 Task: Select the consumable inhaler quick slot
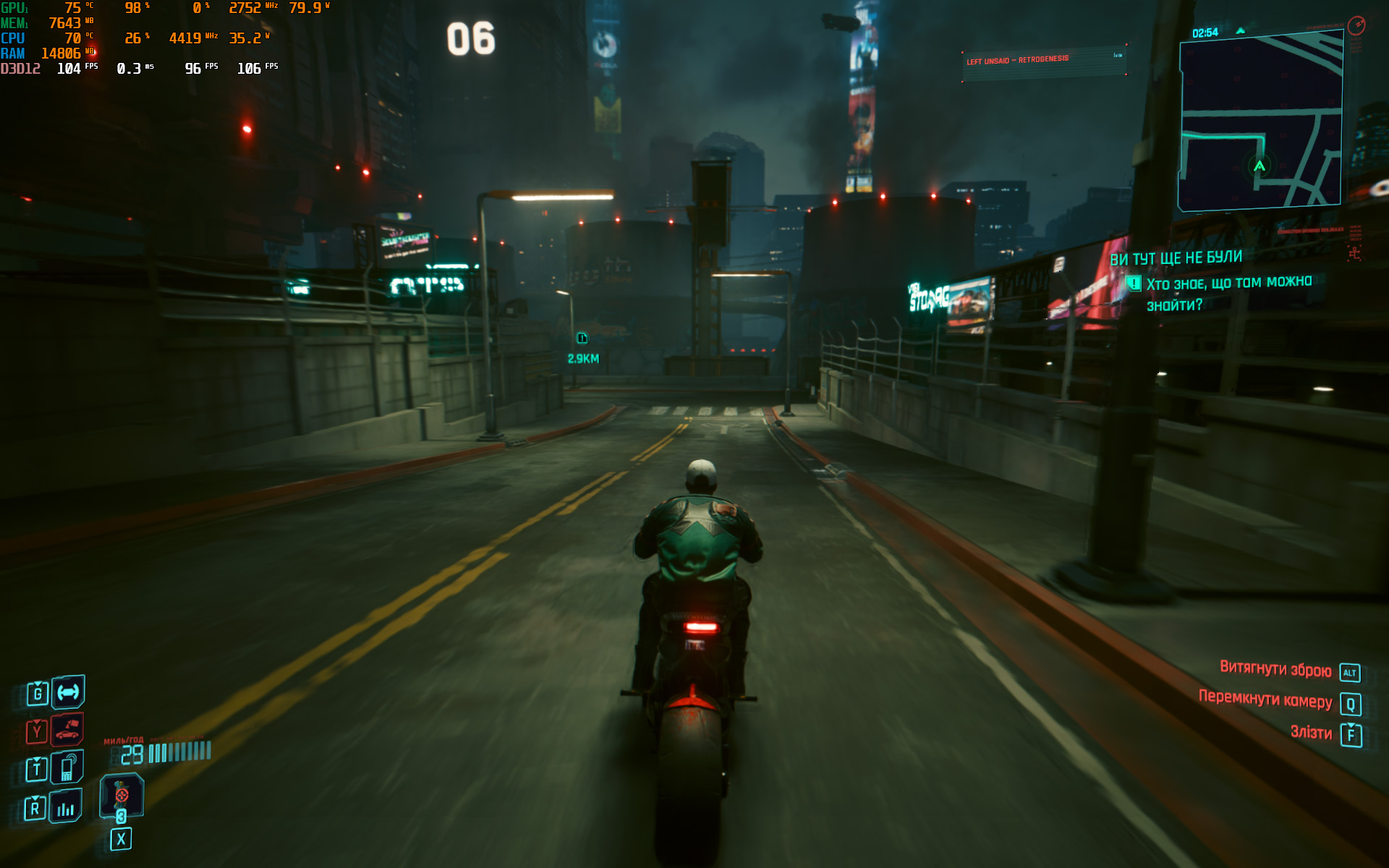(122, 795)
